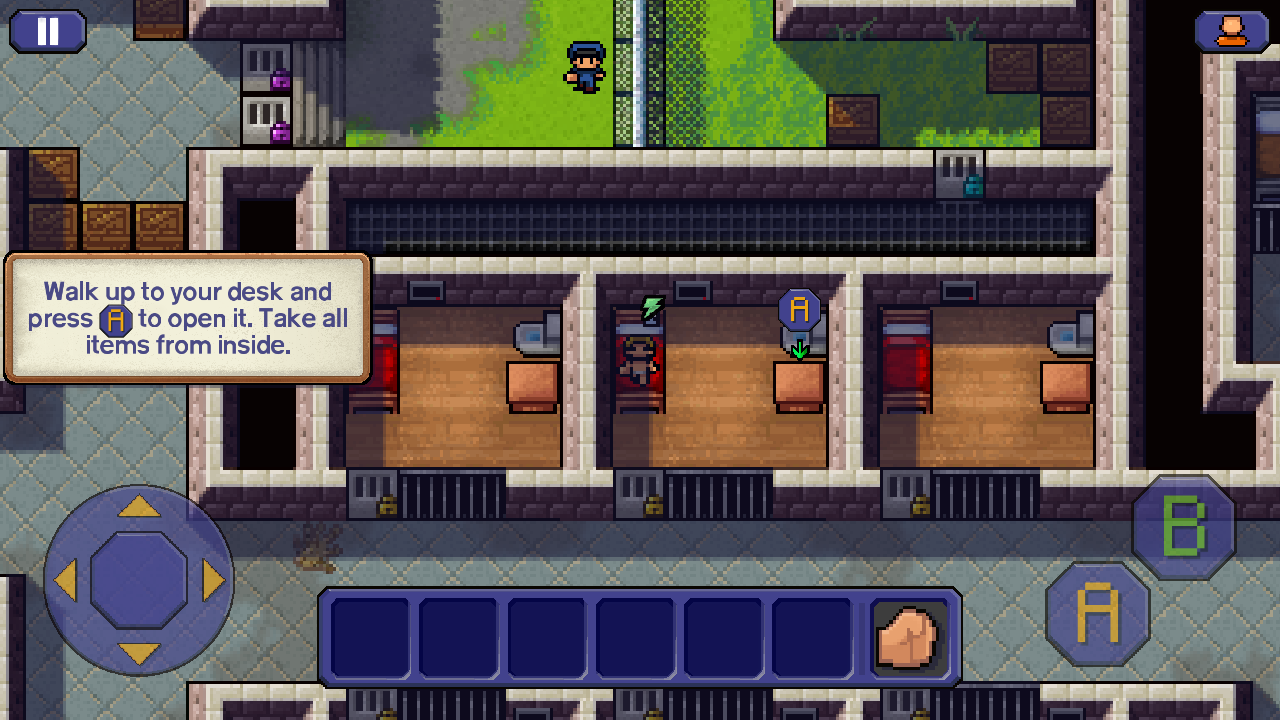Tap your blue-capped prisoner character
1280x720 pixels.
588,66
